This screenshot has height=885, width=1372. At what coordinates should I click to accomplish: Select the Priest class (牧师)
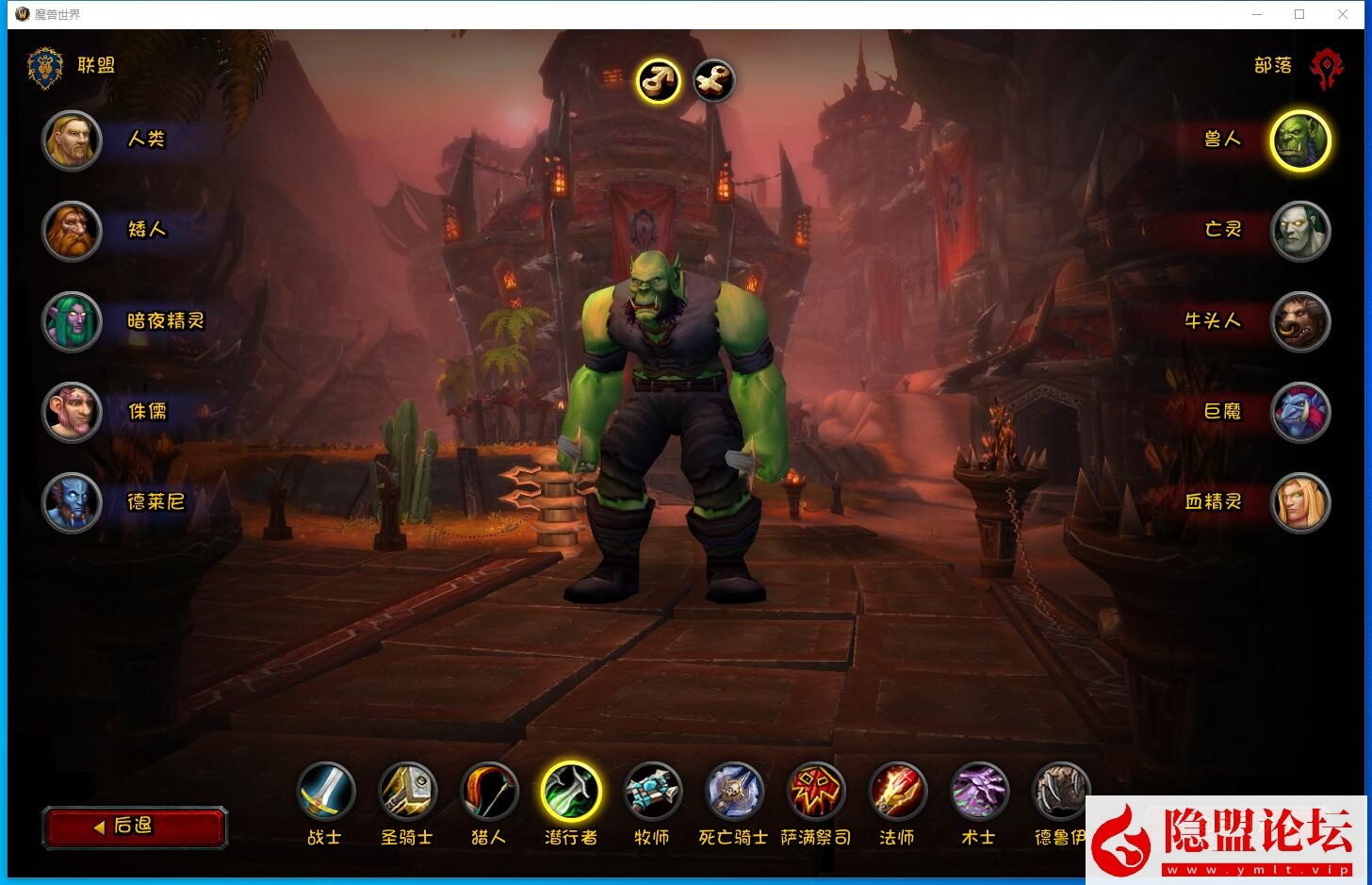(652, 792)
